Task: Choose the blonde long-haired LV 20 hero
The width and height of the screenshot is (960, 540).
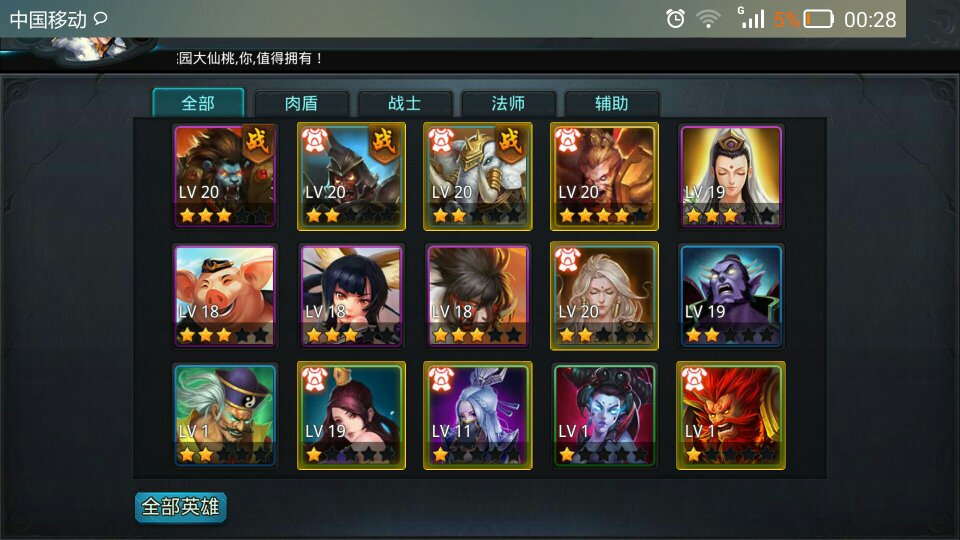Action: pos(604,296)
